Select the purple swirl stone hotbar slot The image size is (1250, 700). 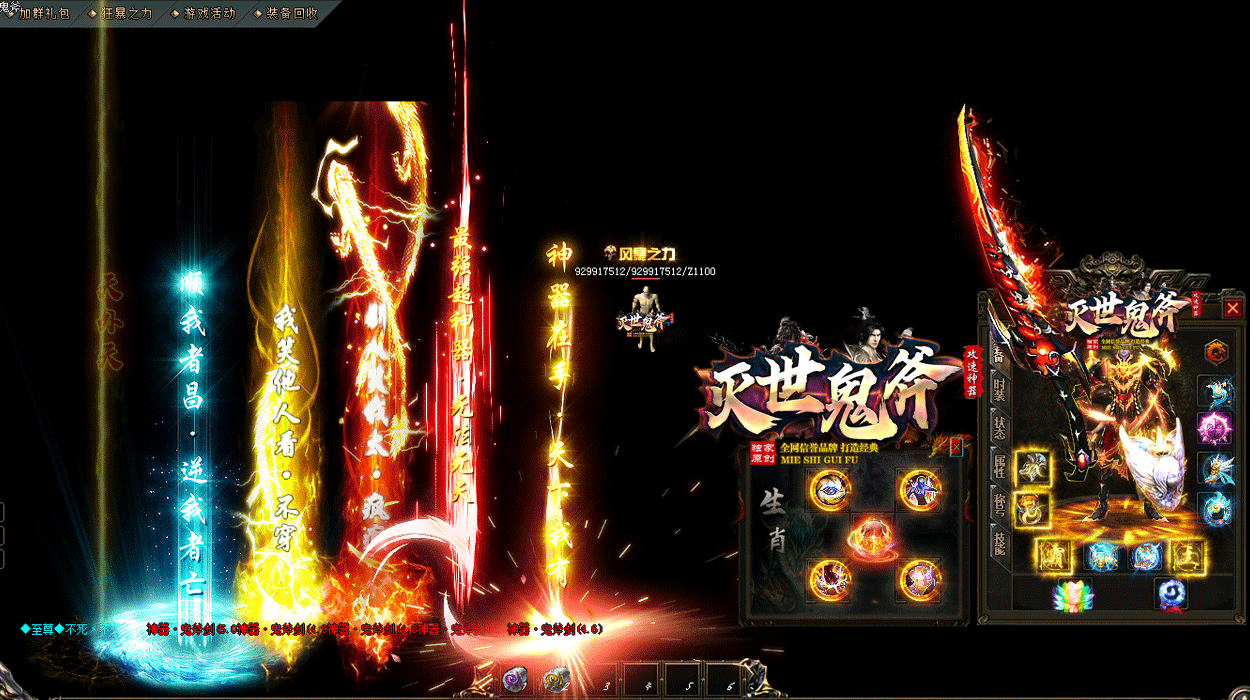[x=516, y=679]
